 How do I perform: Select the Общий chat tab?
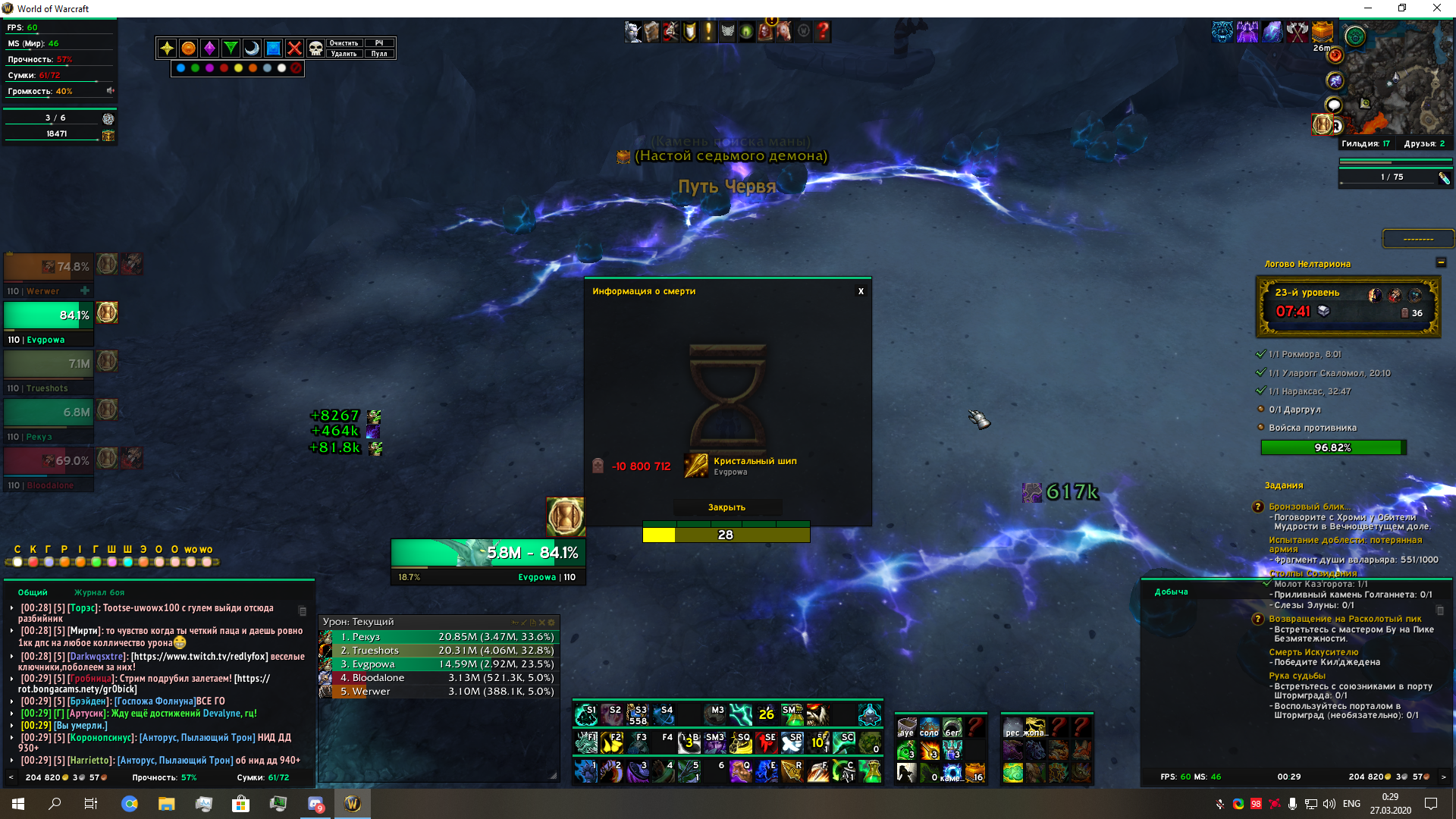pyautogui.click(x=33, y=592)
